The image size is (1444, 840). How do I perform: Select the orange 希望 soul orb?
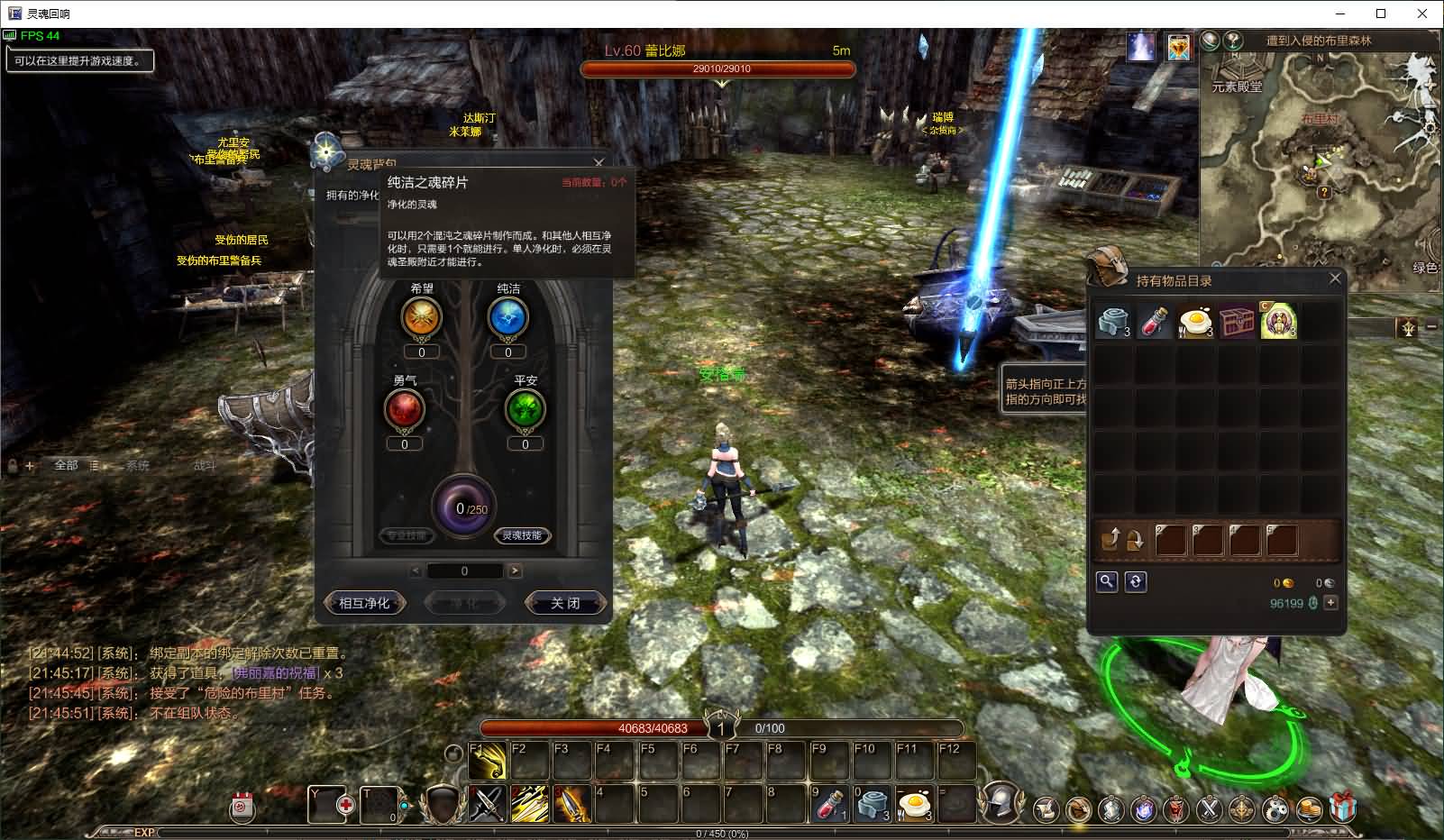pyautogui.click(x=421, y=317)
